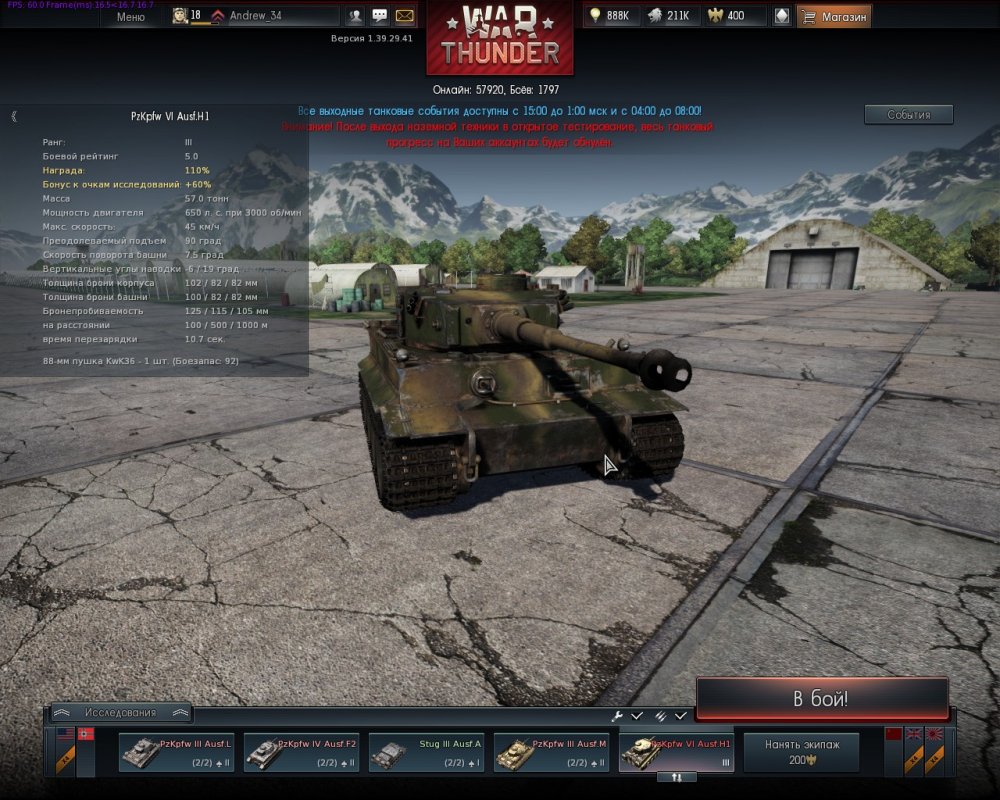Open the Меню dropdown
1000x800 pixels.
(x=130, y=16)
